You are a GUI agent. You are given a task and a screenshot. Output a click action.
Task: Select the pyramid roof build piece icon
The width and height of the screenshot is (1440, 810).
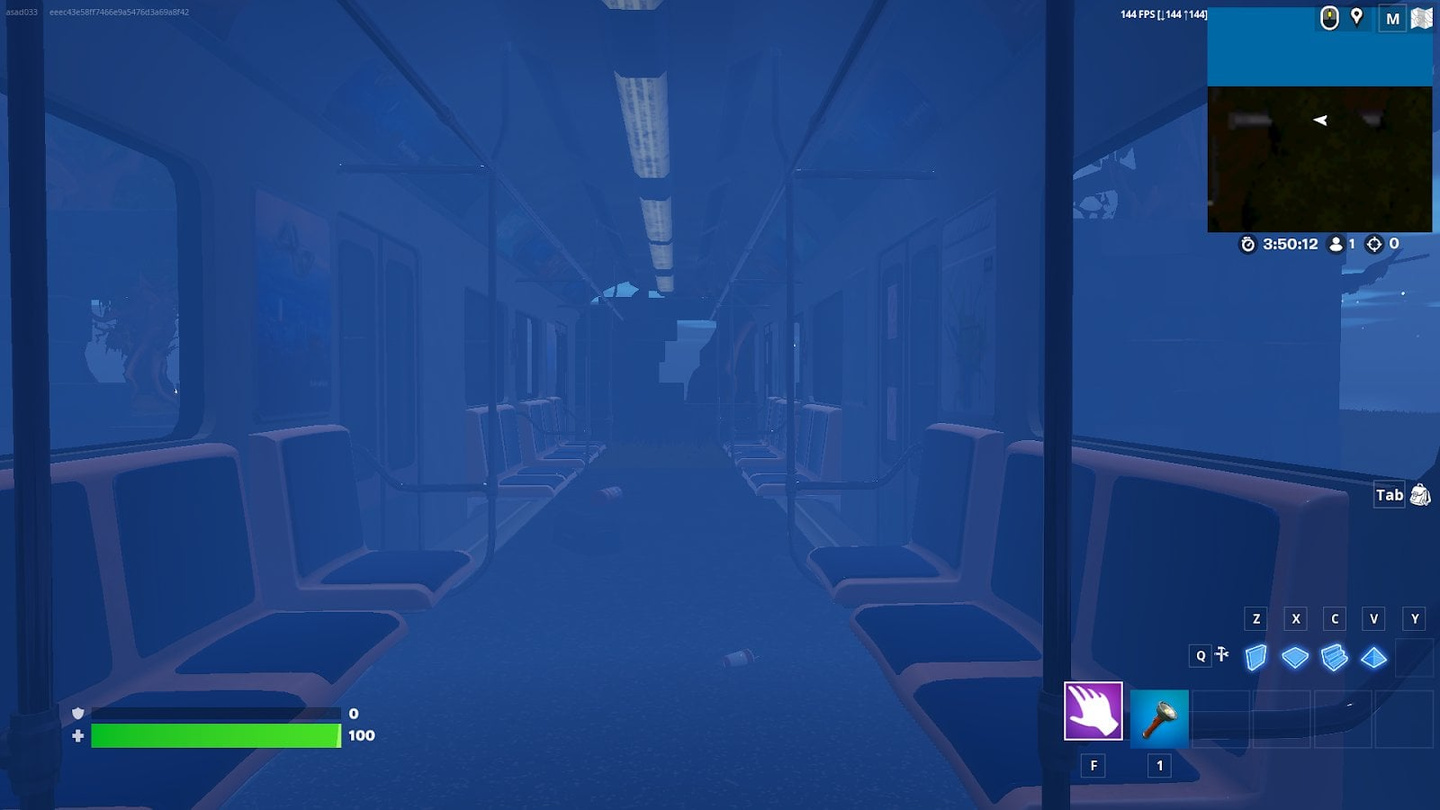[x=1374, y=657]
